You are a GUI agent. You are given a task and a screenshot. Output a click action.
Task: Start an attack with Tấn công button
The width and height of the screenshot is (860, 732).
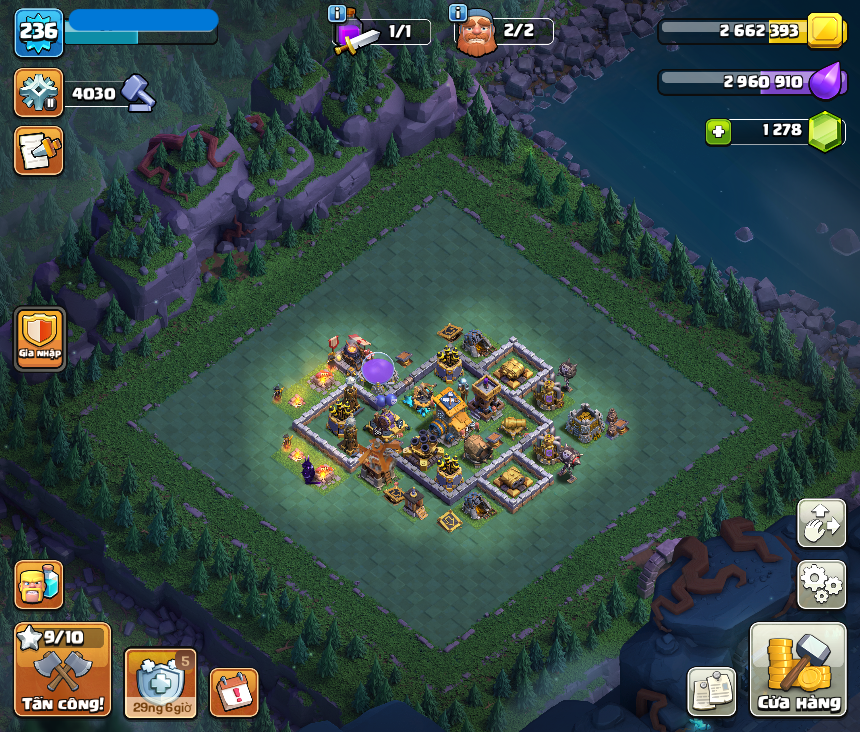[62, 669]
